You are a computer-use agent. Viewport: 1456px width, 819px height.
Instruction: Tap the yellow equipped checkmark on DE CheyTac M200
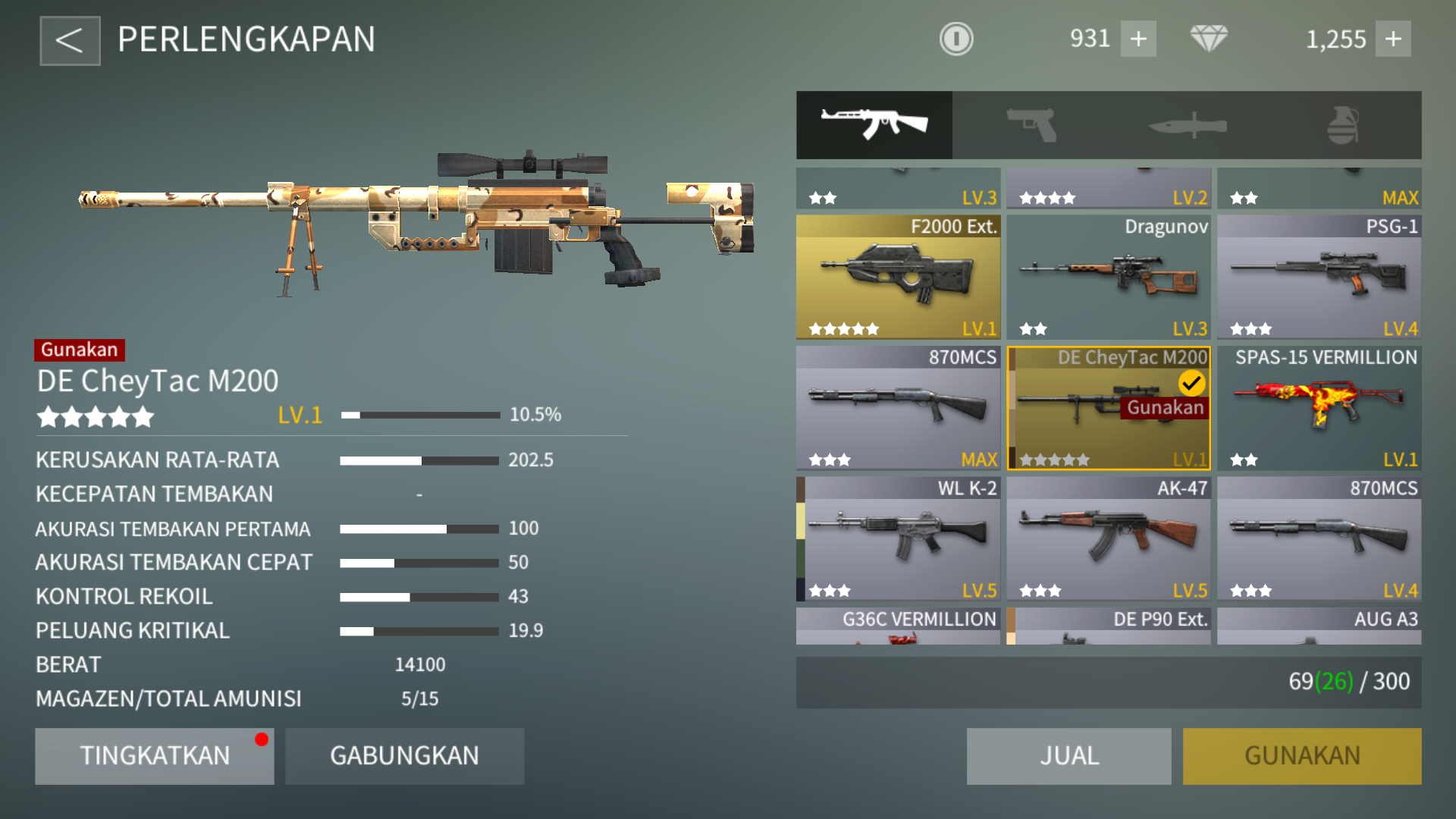[x=1191, y=383]
